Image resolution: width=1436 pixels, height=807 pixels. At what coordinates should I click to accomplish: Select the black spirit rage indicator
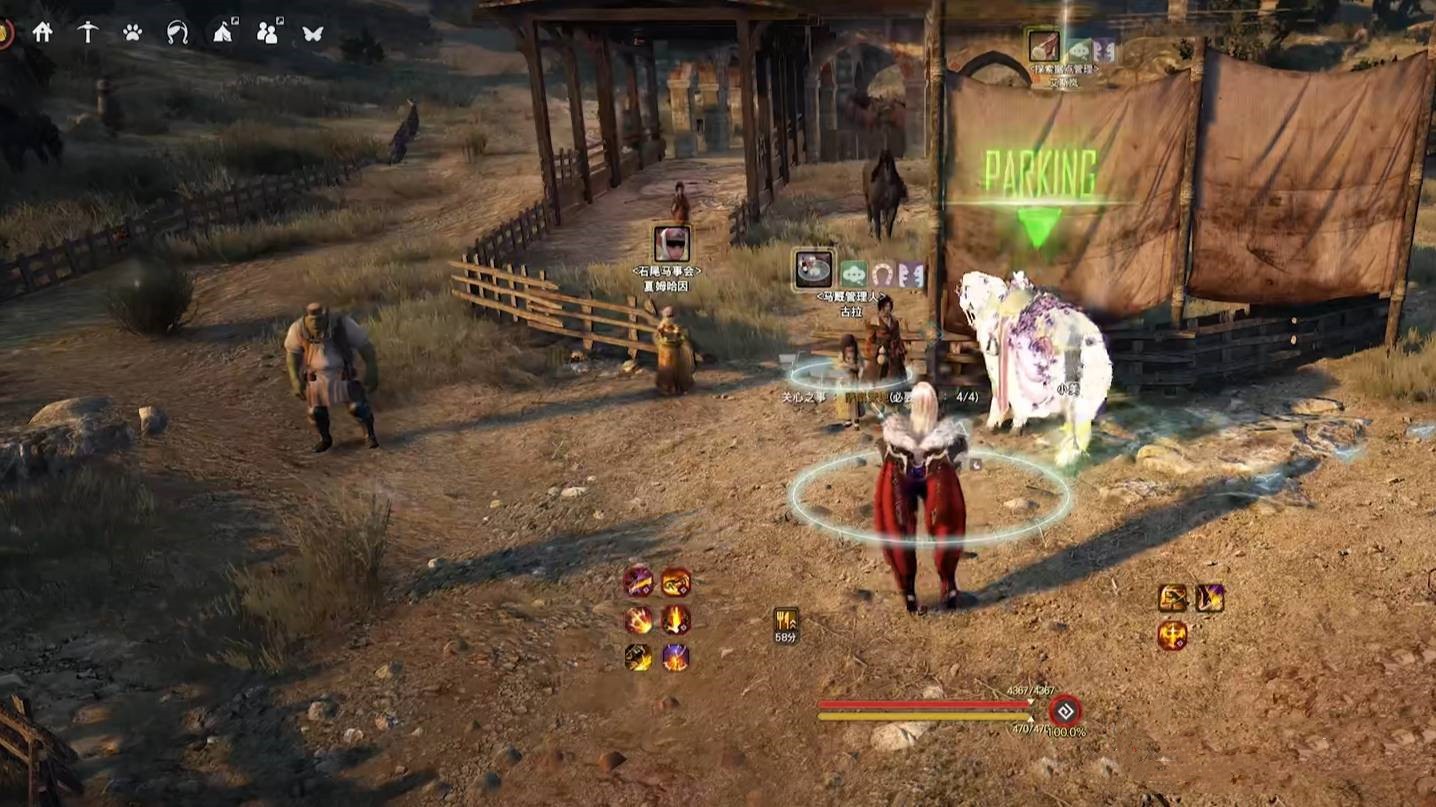pyautogui.click(x=1065, y=711)
